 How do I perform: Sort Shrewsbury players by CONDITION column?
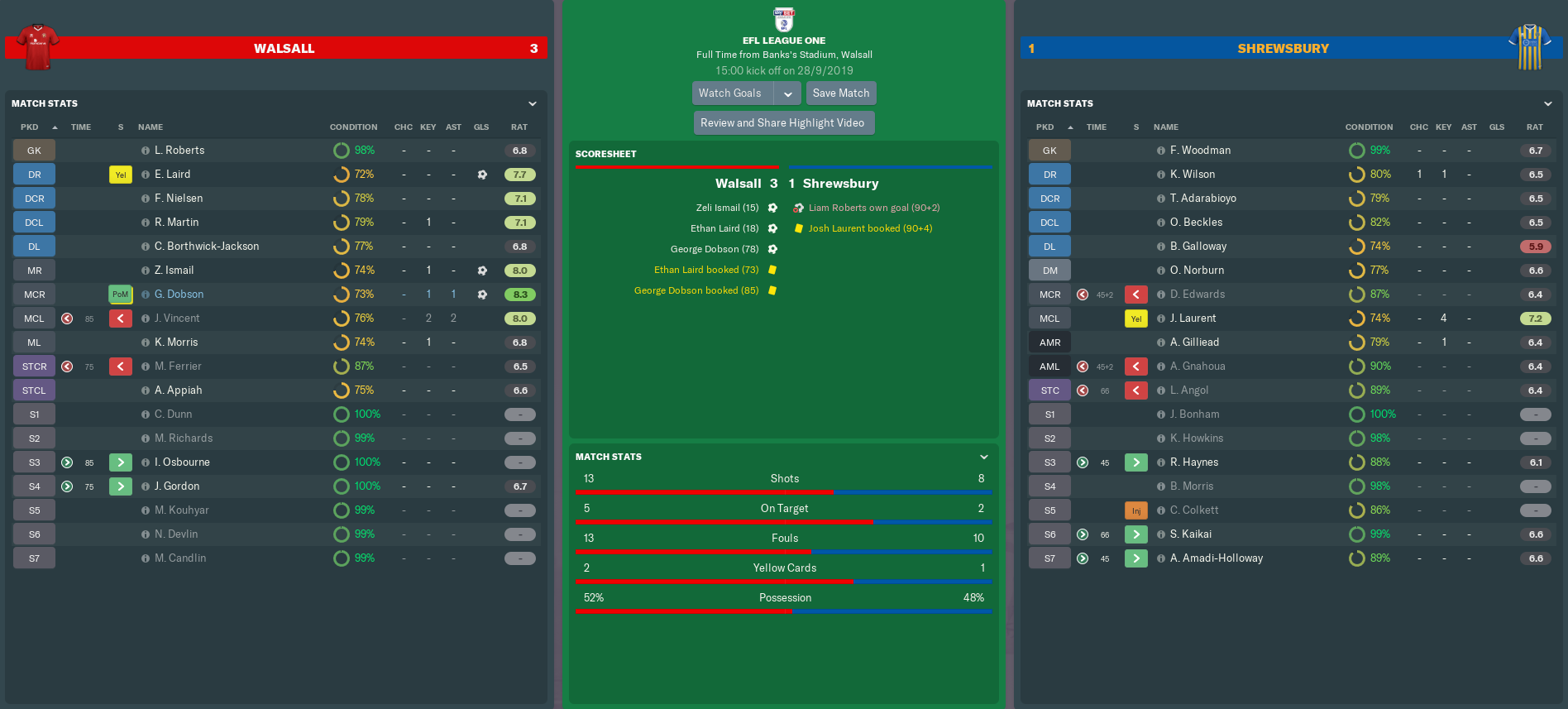point(1369,127)
